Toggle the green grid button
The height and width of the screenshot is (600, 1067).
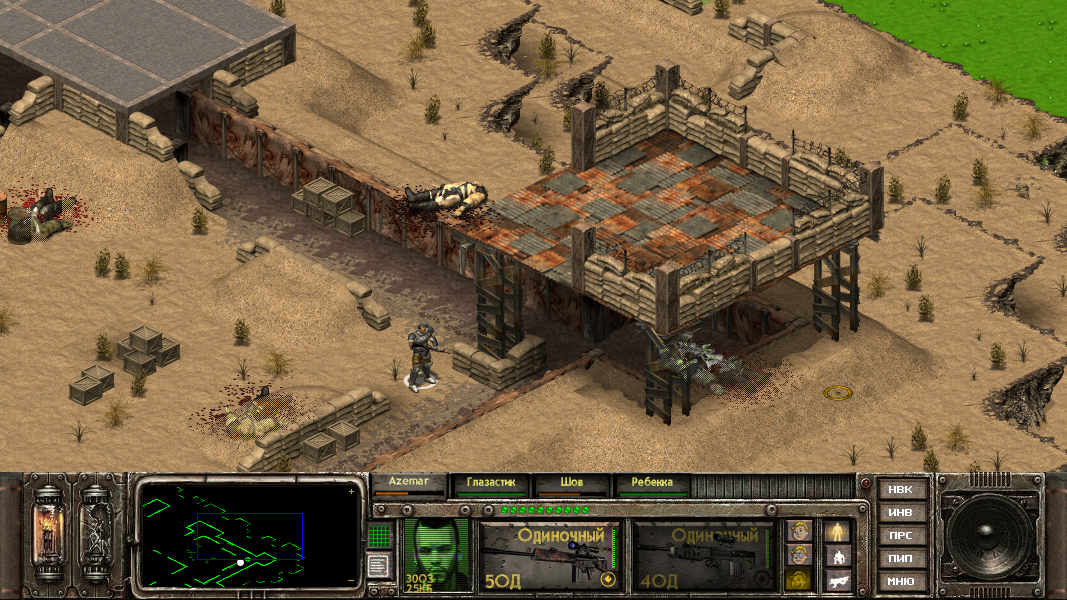(x=380, y=536)
